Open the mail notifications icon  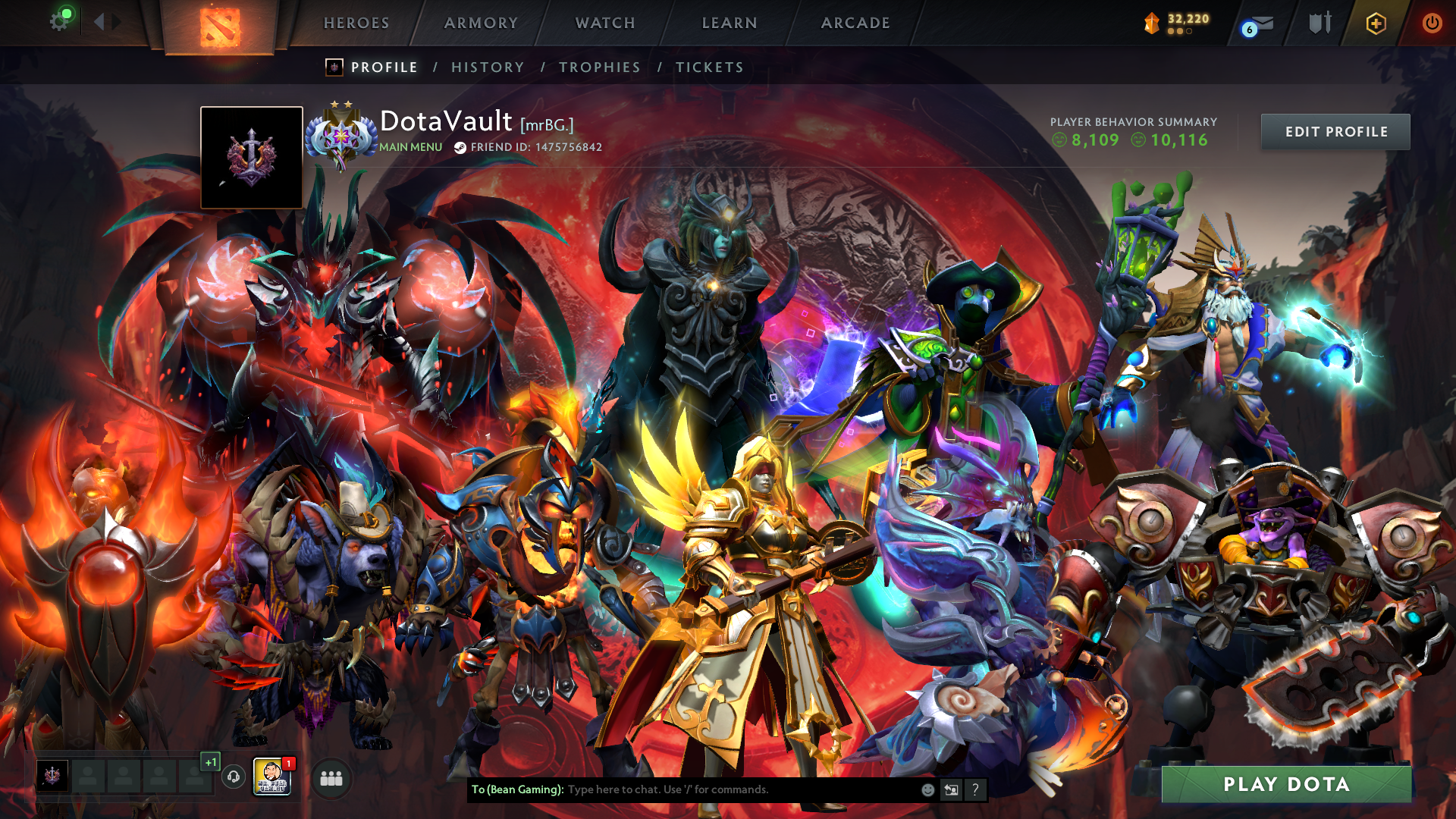1259,24
